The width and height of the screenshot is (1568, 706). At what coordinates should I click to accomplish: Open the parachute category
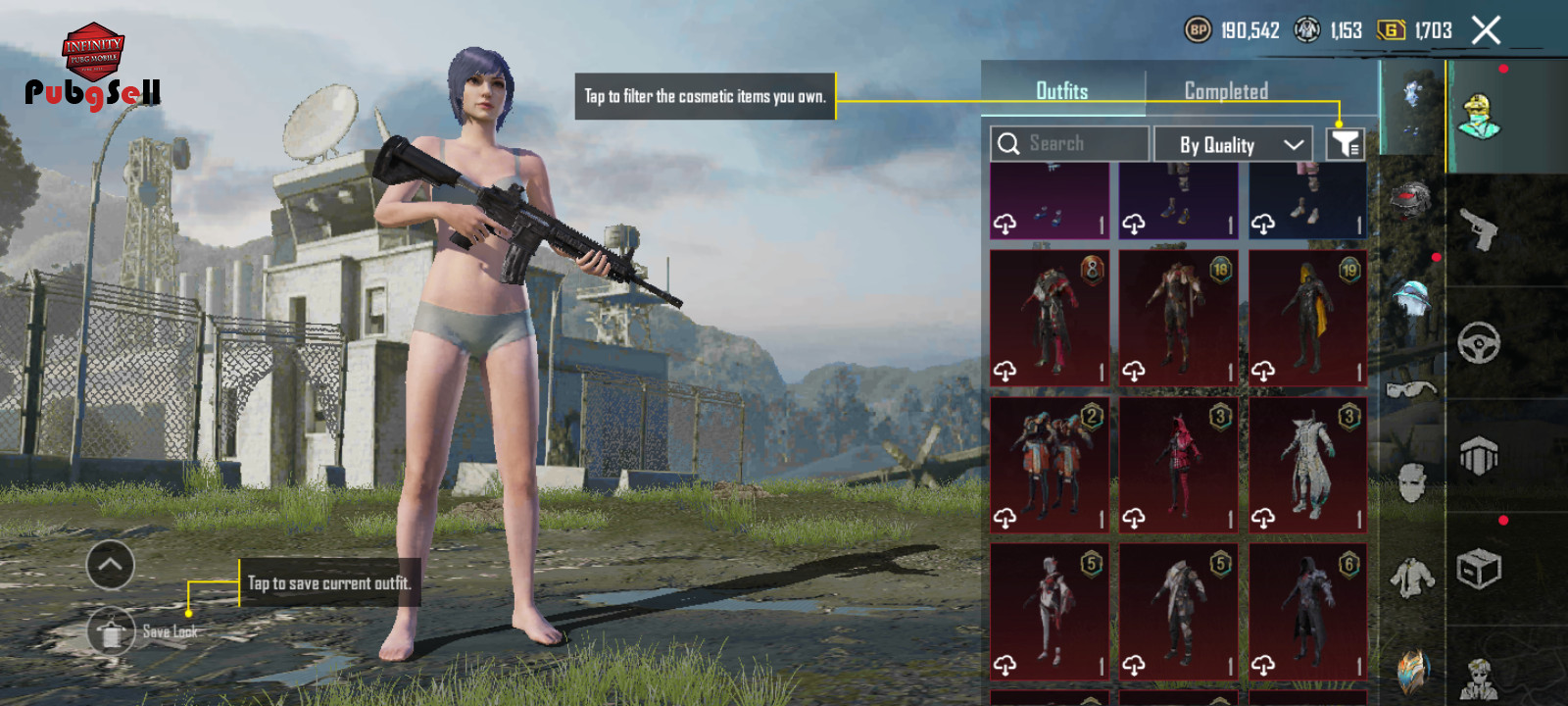(x=1479, y=456)
